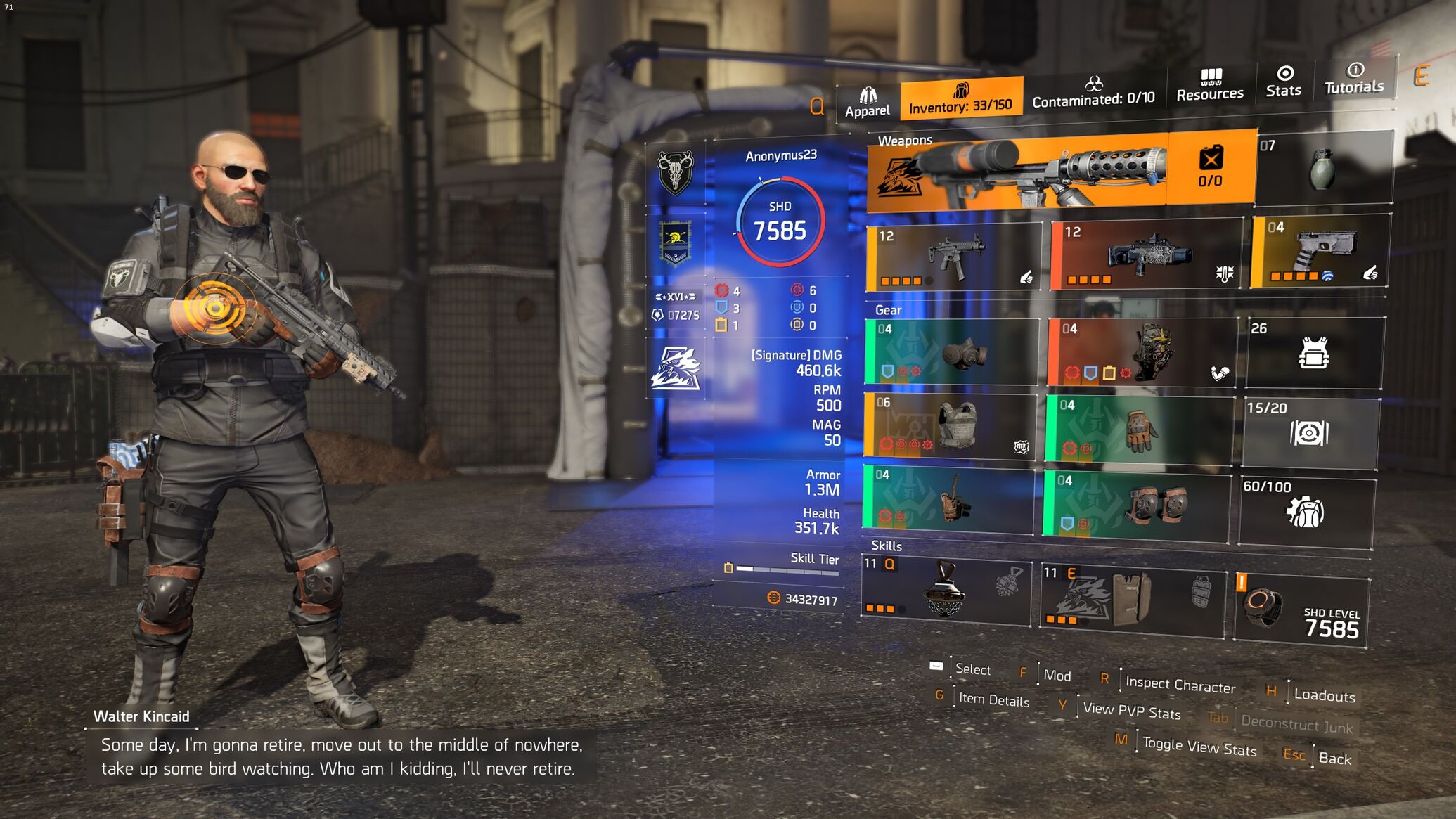Switch to the Apparel tab
Viewport: 1456px width, 819px height.
[867, 103]
